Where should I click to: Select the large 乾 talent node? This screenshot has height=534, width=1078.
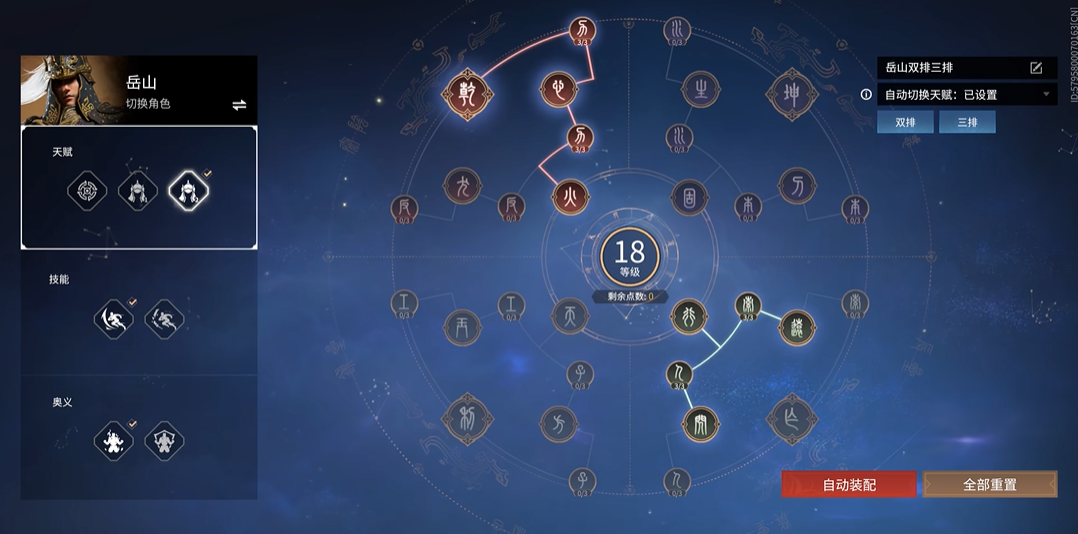[466, 92]
